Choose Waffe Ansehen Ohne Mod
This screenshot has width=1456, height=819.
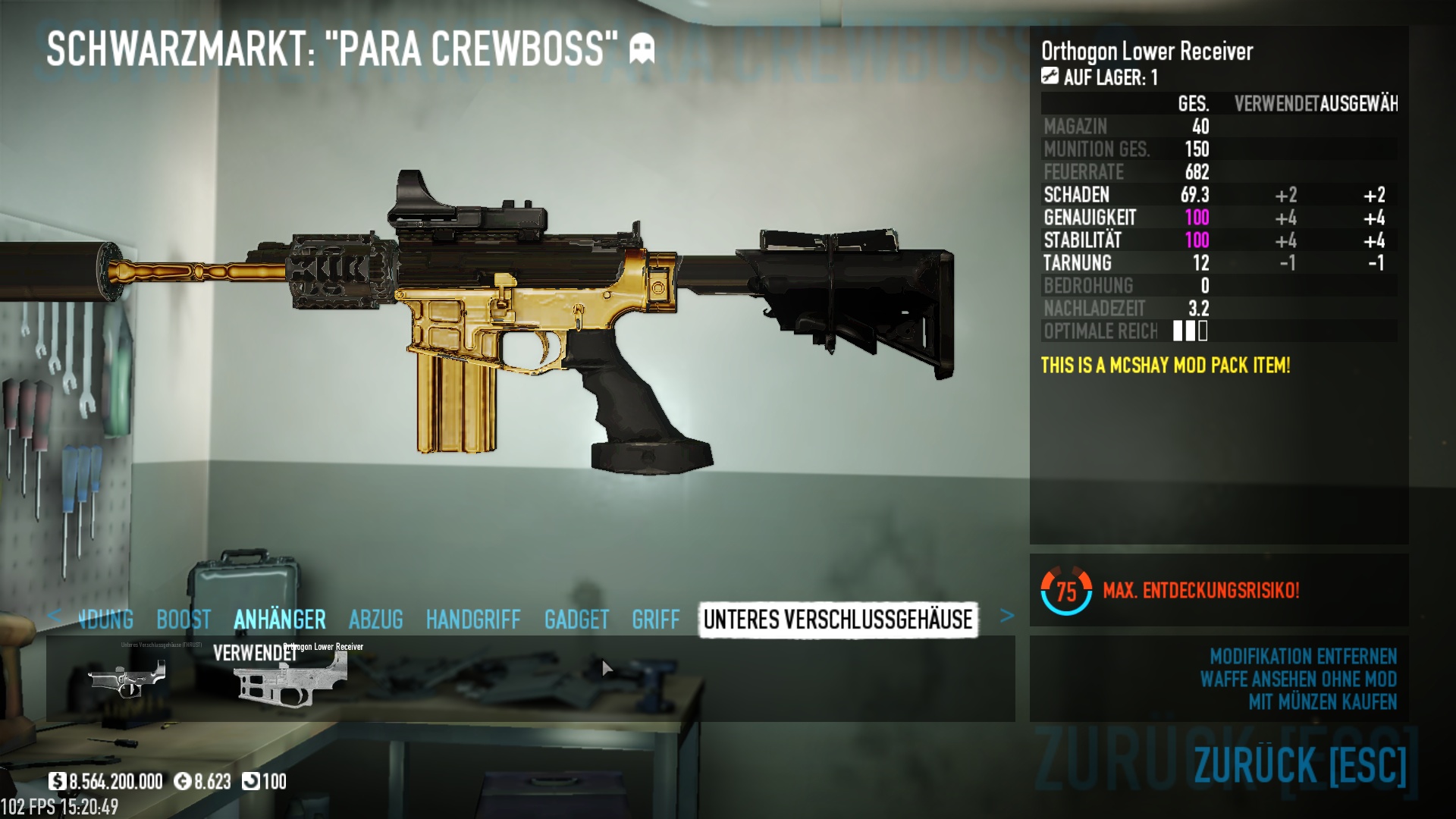point(1298,679)
